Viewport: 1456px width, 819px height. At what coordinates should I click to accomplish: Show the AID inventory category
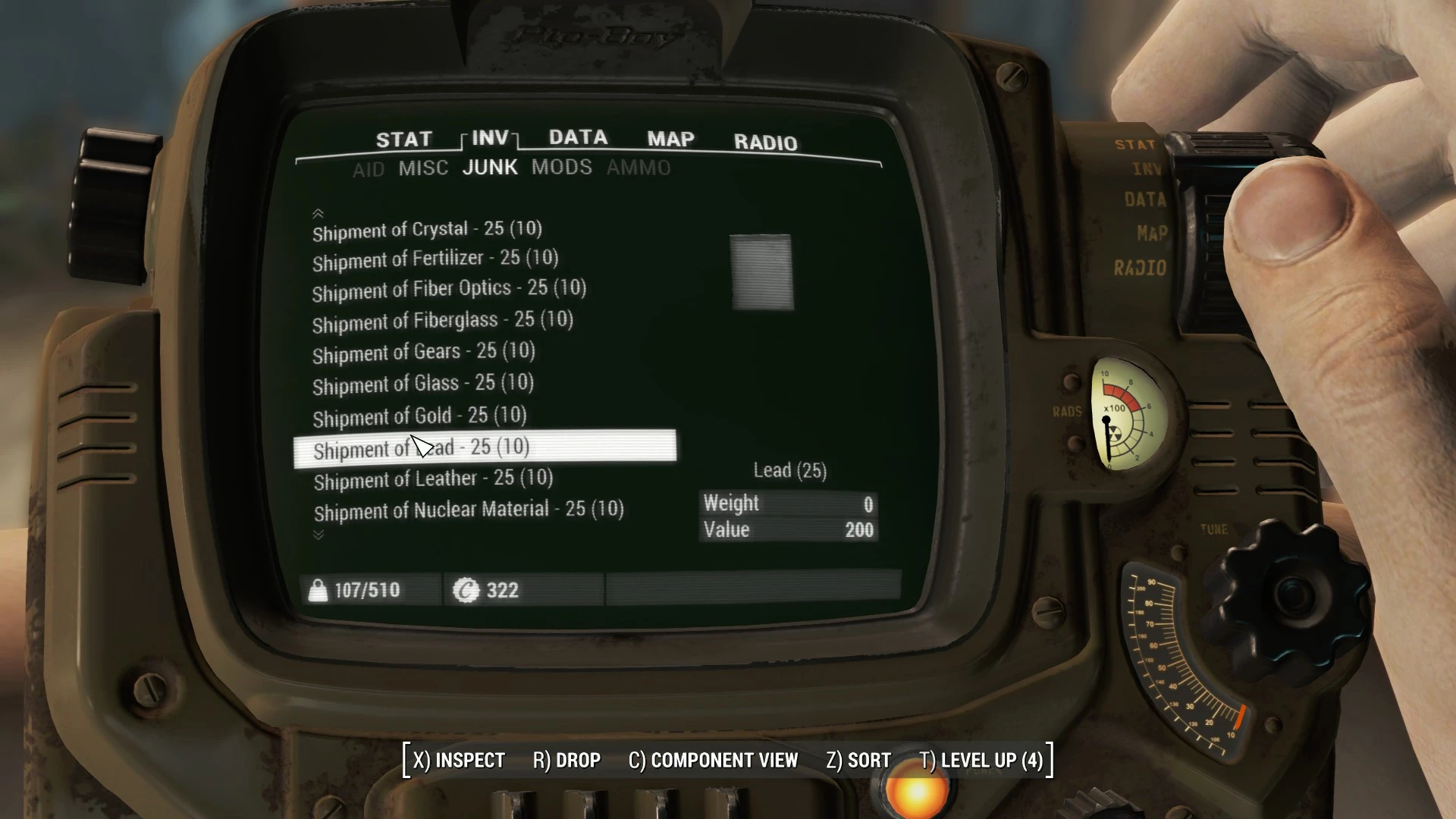(369, 170)
